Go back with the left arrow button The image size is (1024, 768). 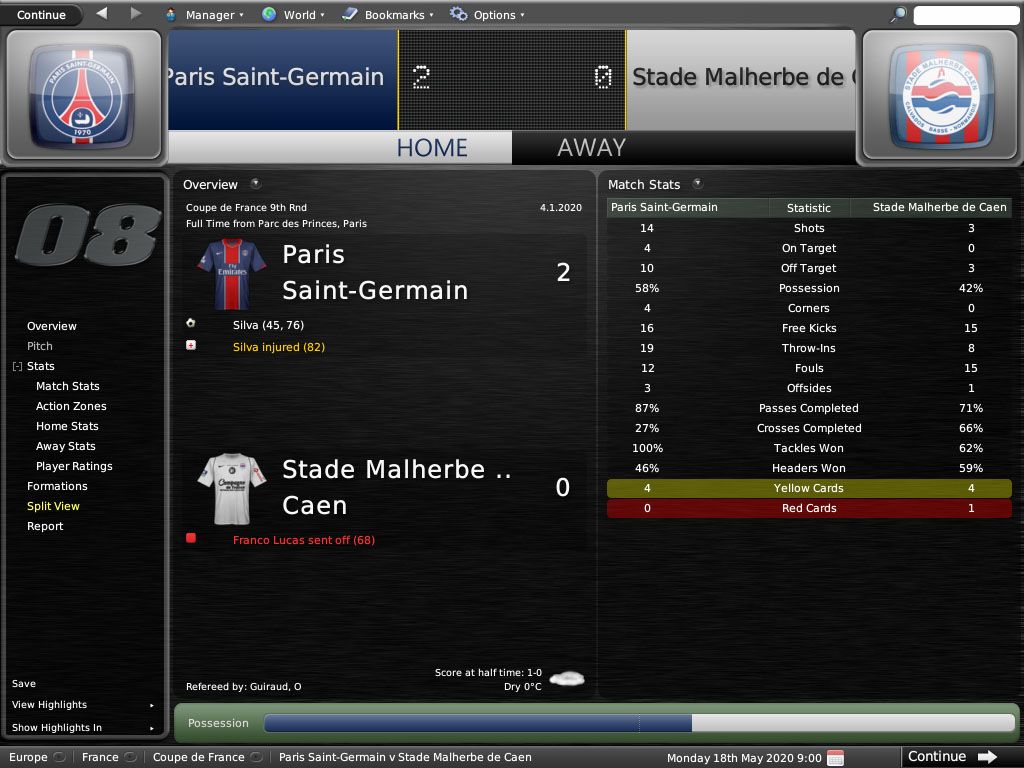tap(102, 14)
